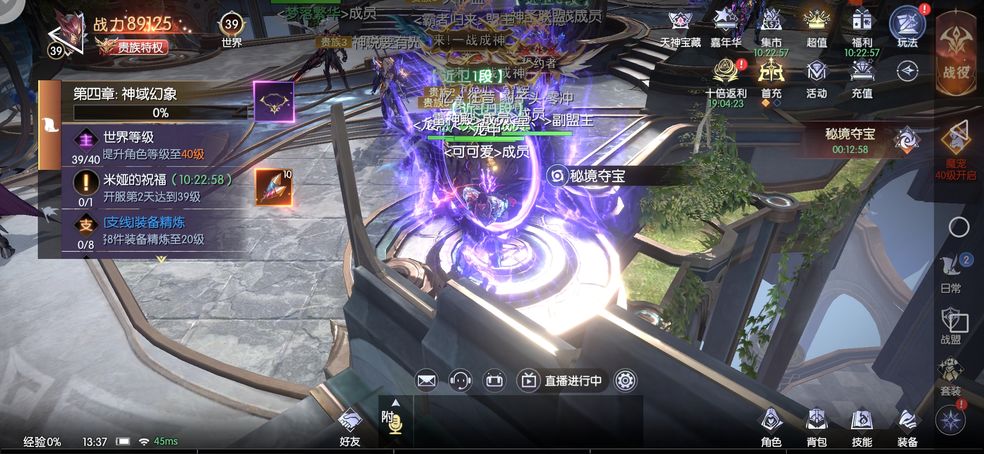
Task: Open the gear settings icon
Action: [626, 380]
